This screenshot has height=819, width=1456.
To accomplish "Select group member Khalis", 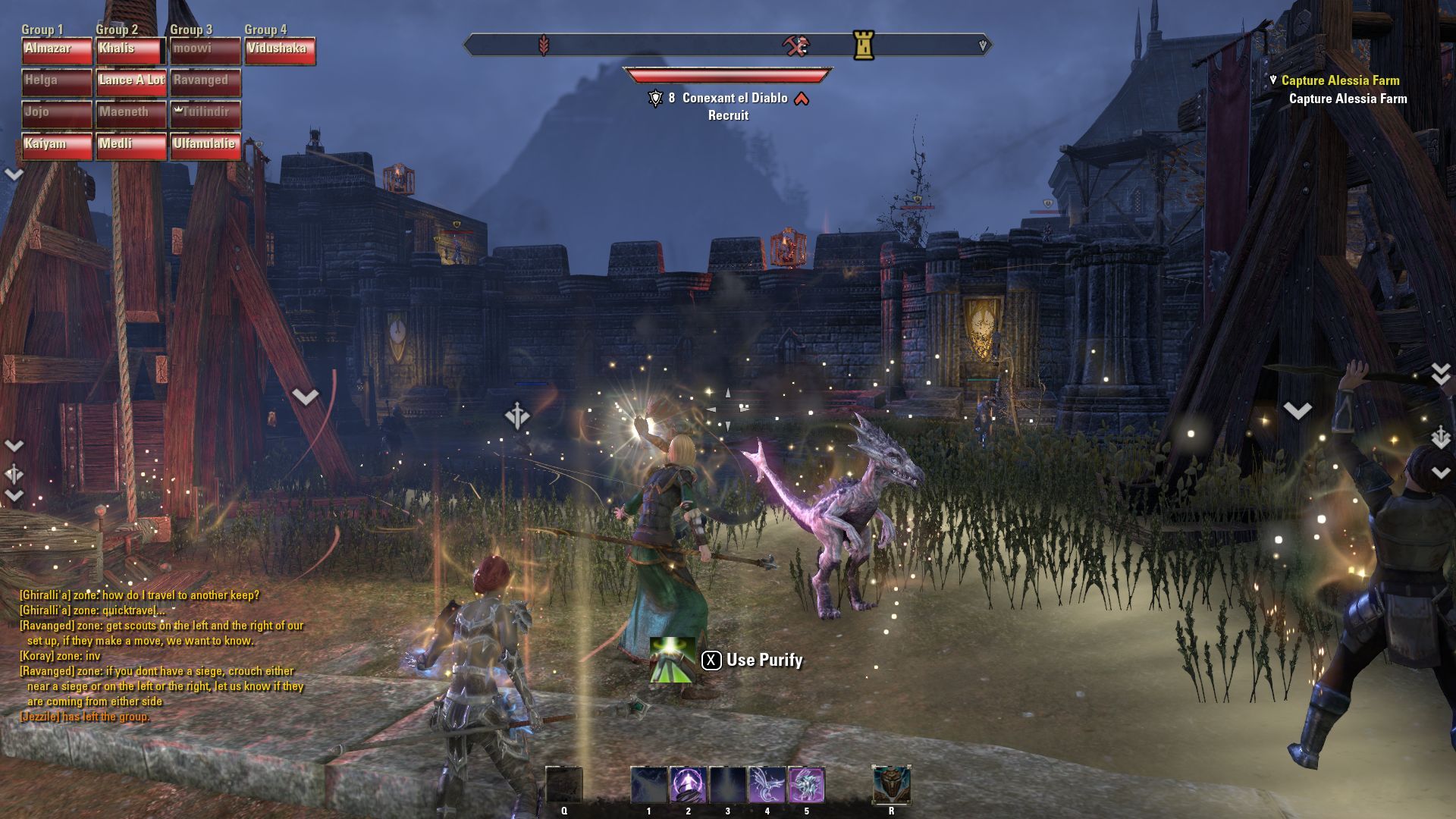I will tap(131, 51).
